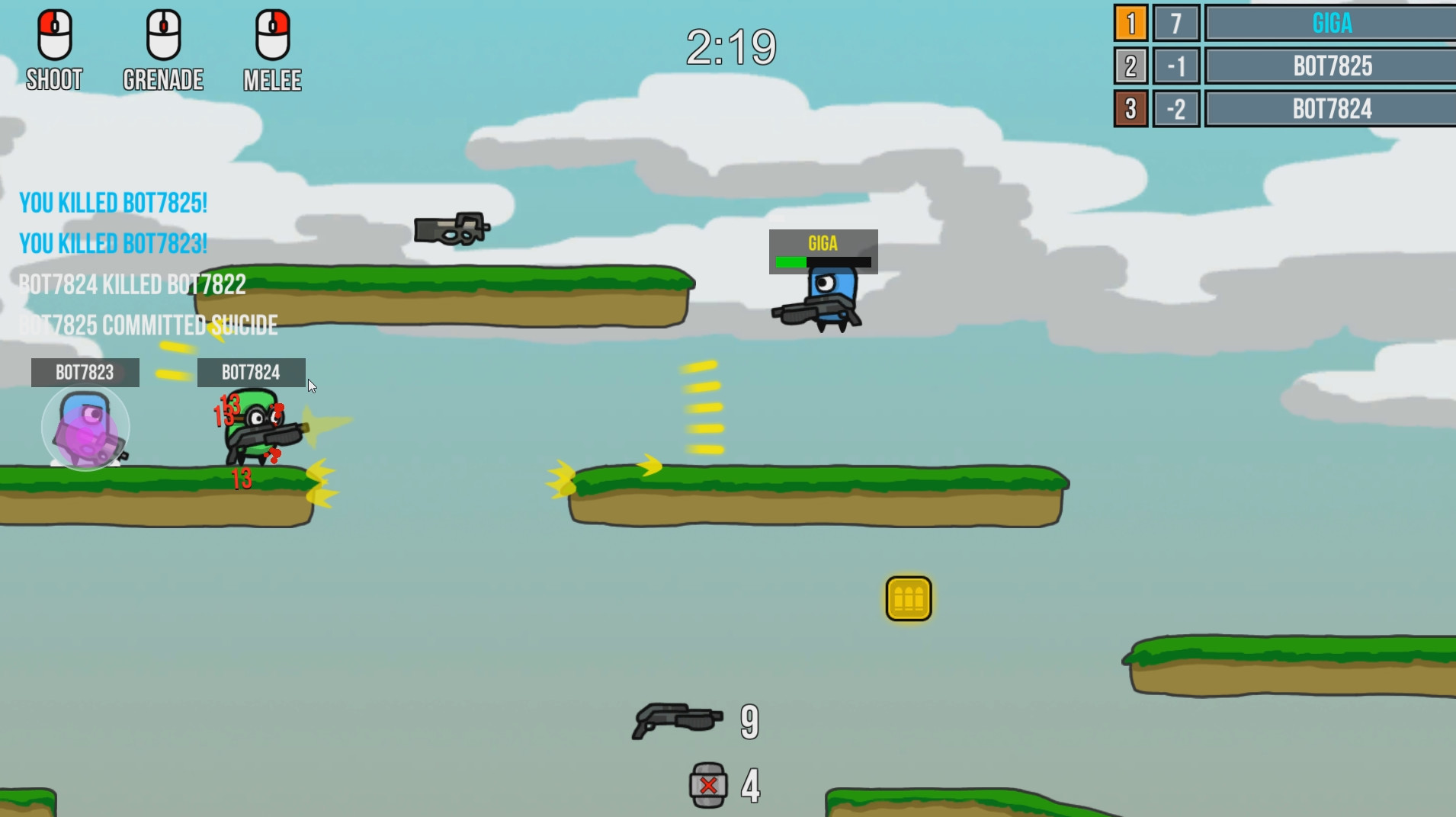1456x817 pixels.
Task: Click the explosive barrel icon showing 4
Action: 707,784
